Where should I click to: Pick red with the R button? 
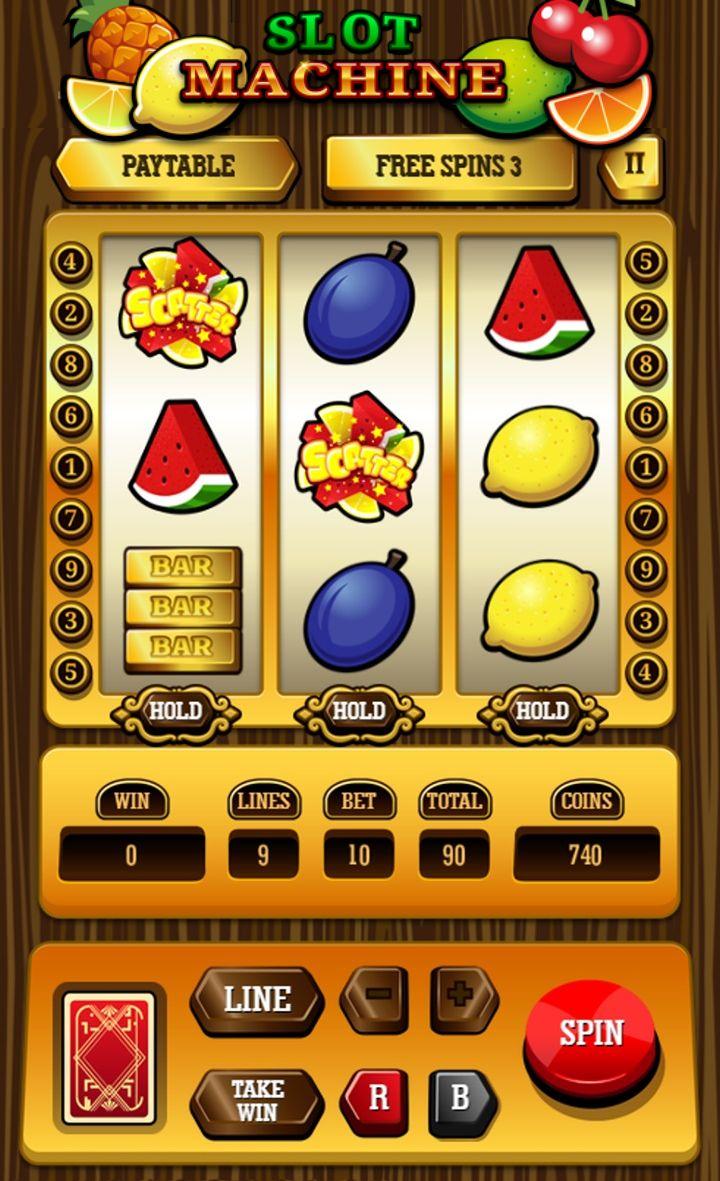(x=376, y=1101)
